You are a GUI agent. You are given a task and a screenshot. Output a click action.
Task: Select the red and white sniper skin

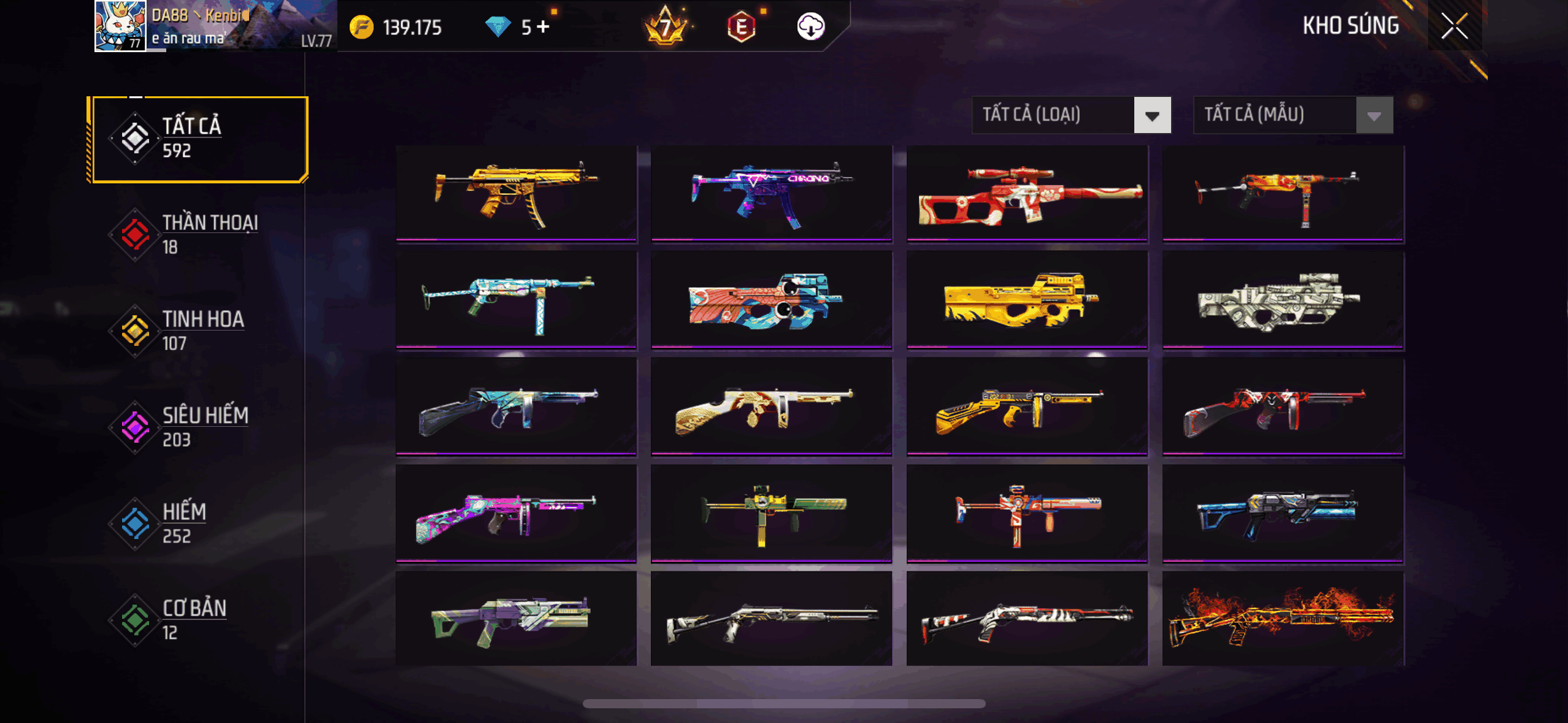(x=1026, y=193)
